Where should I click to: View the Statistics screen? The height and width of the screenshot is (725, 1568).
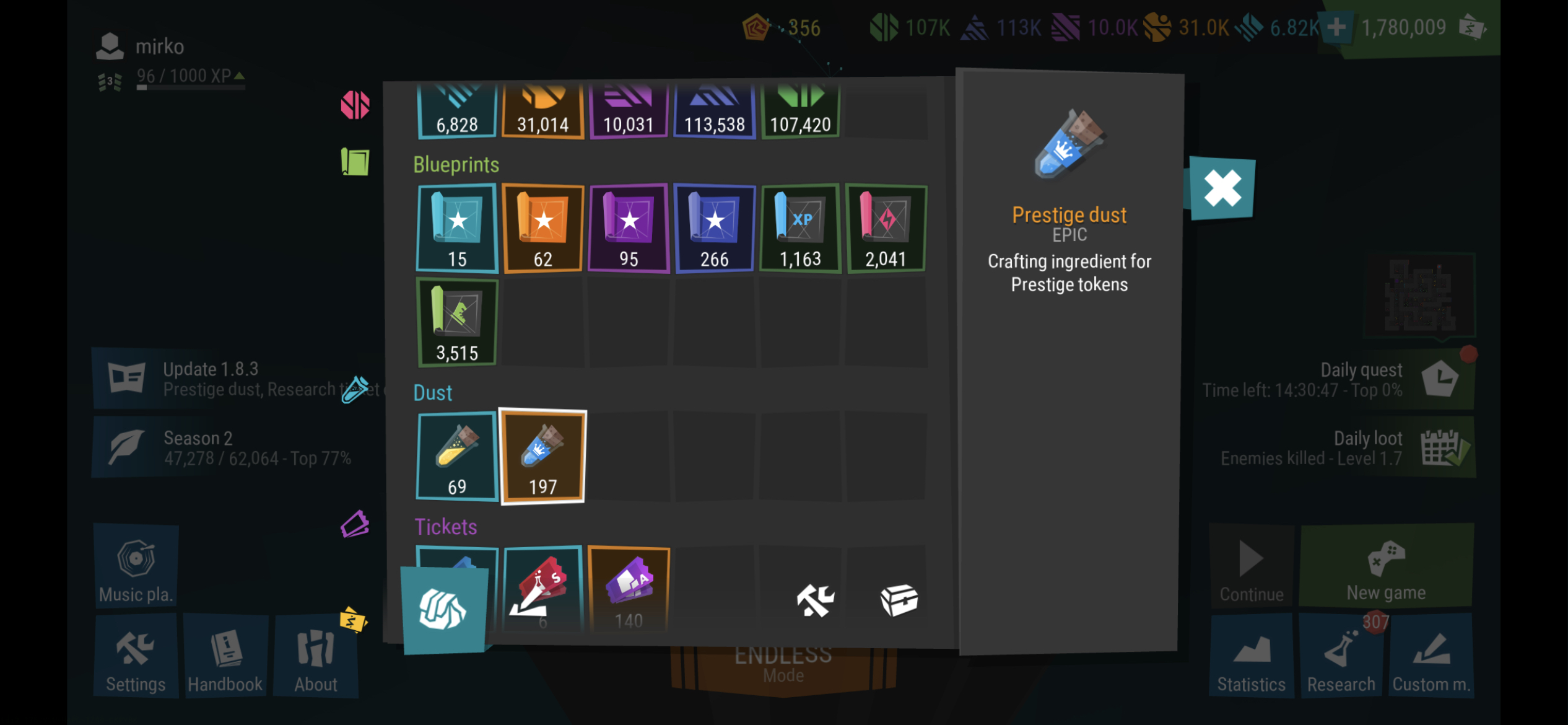point(1251,658)
